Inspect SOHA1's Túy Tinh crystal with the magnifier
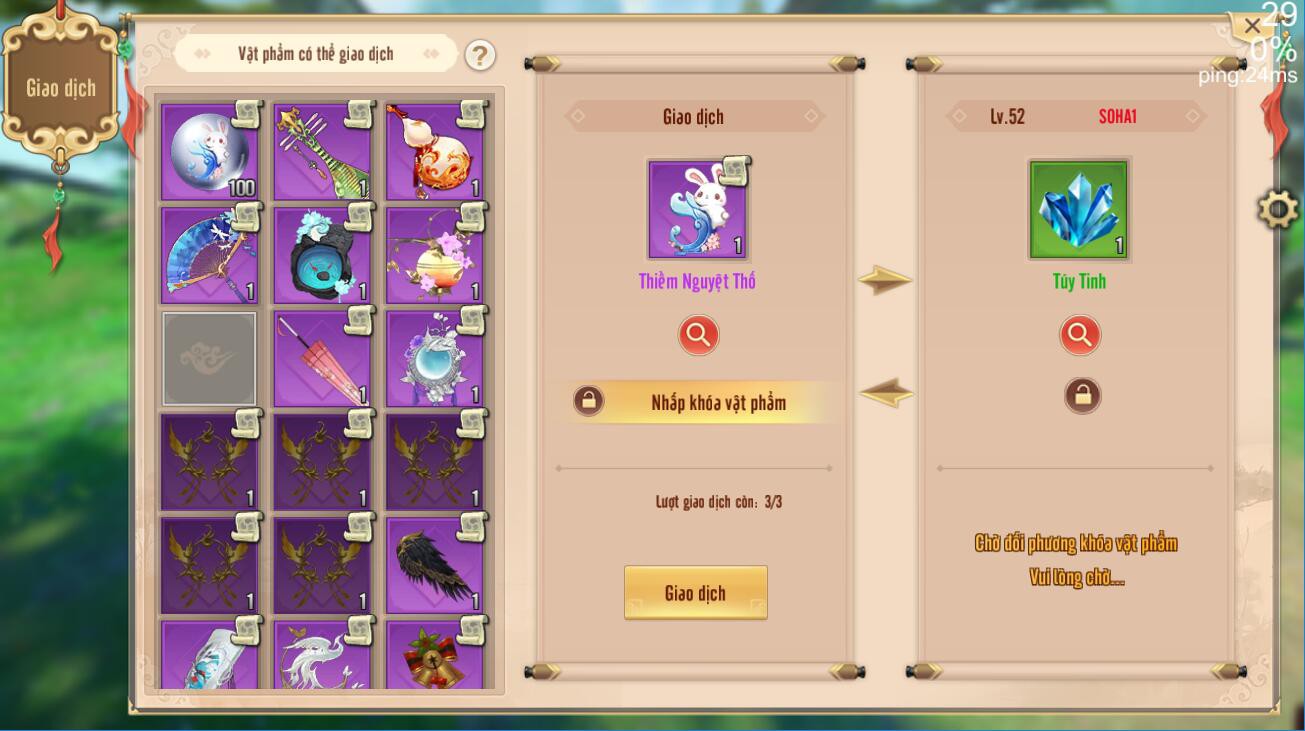Screen dimensions: 1305x731 [1078, 335]
